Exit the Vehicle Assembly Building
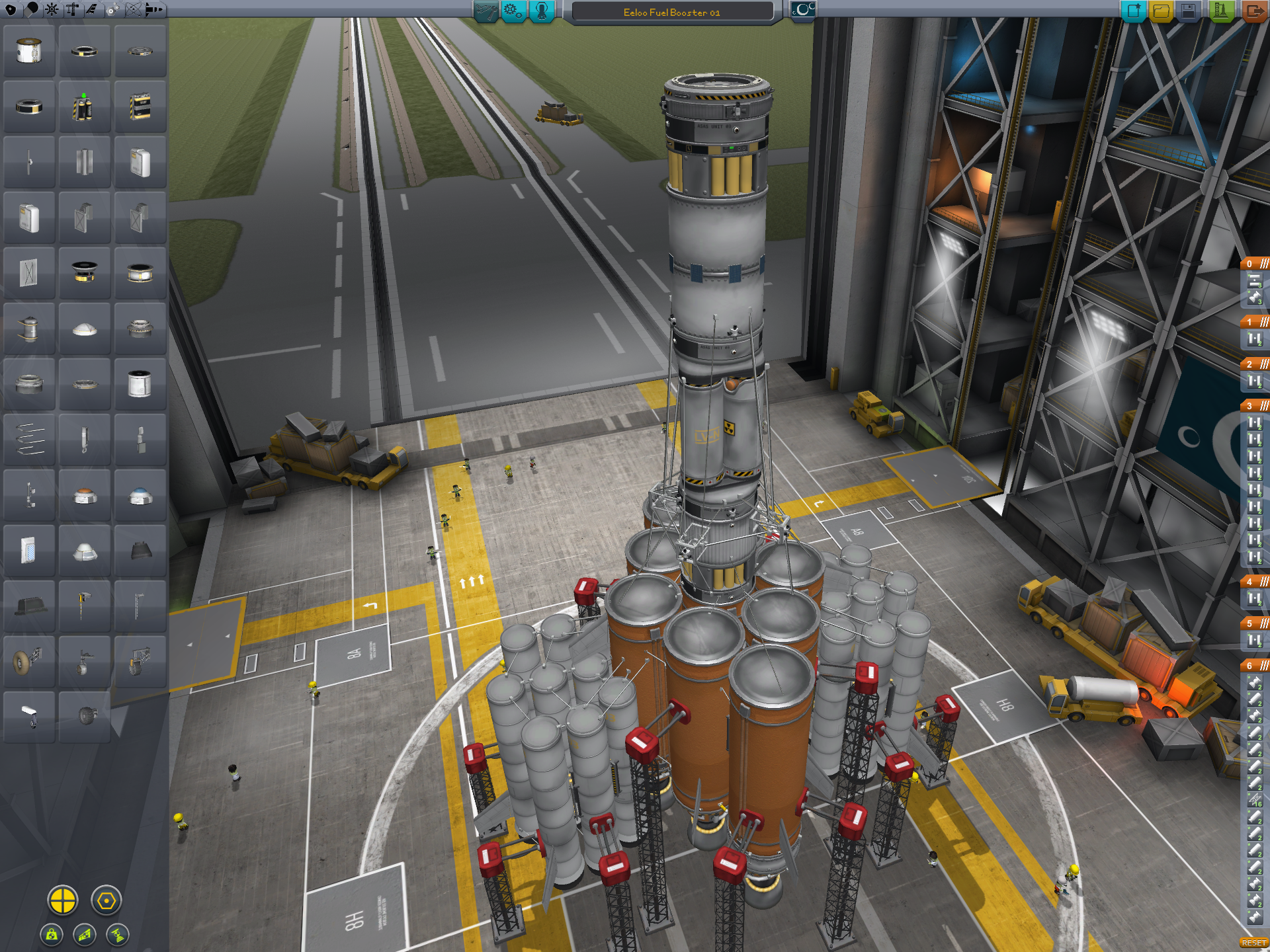This screenshot has height=952, width=1270. pyautogui.click(x=1253, y=11)
